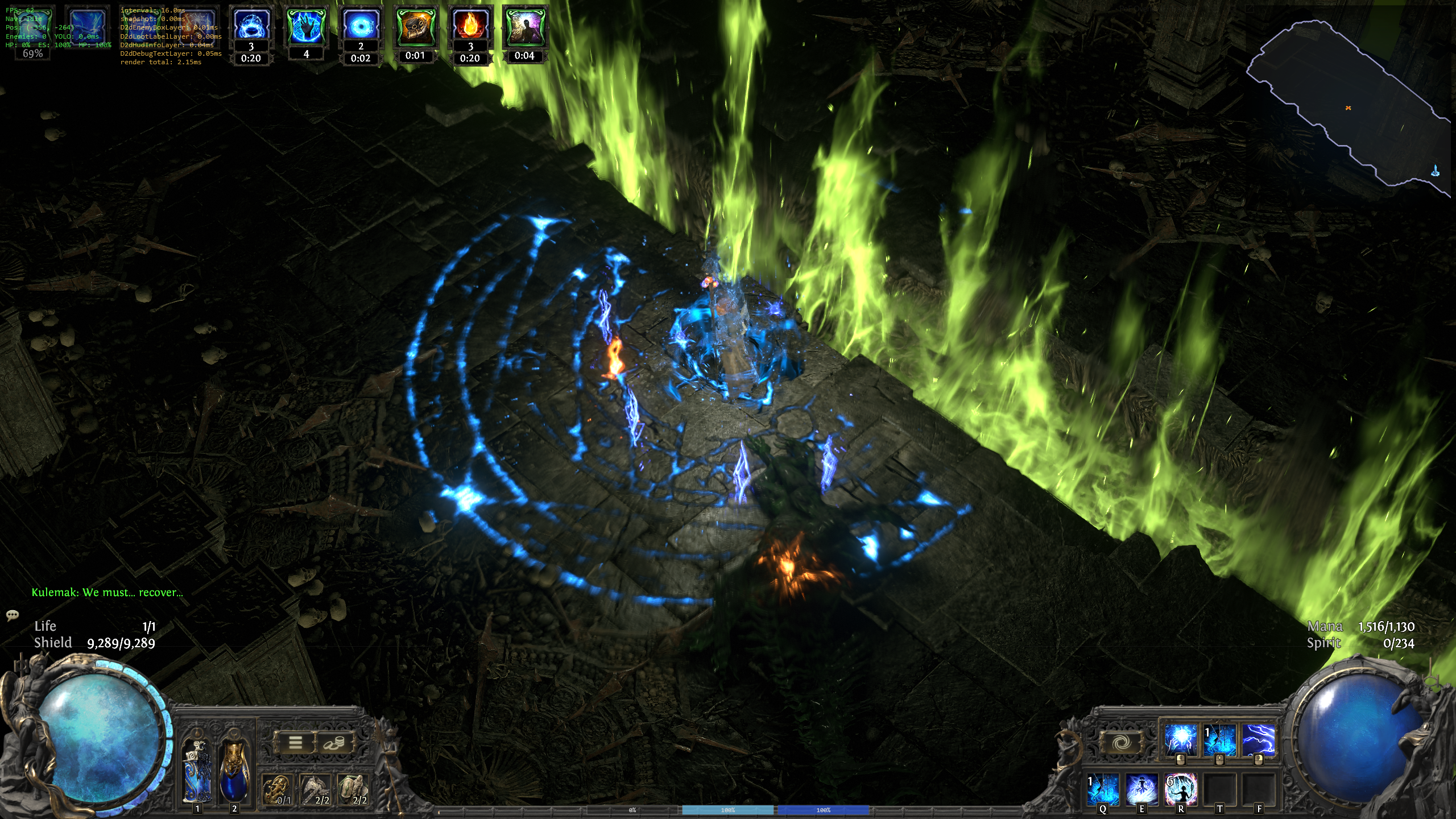Inspect the glowing figure buff icon
Screen dimensions: 1456x819
tap(524, 27)
